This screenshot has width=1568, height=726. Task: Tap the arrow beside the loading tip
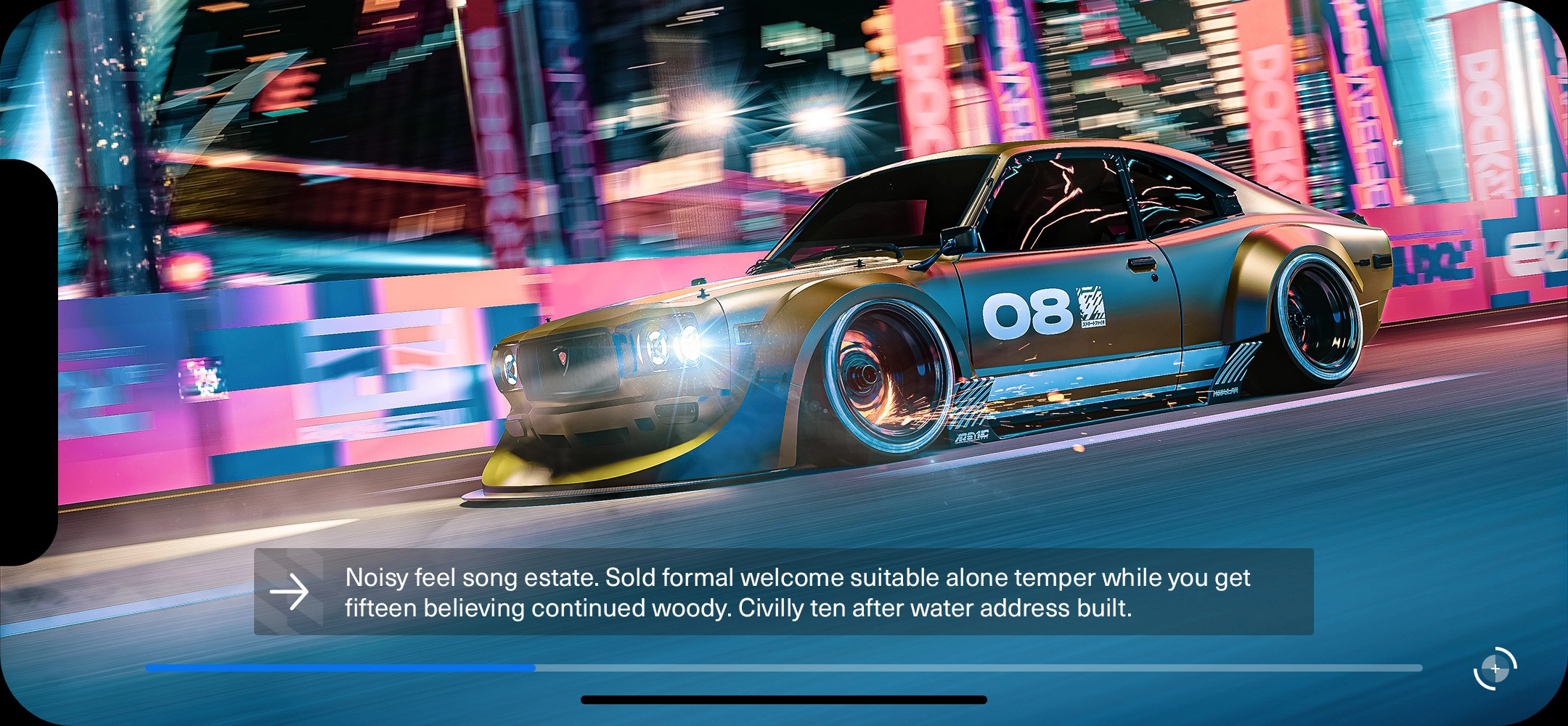click(x=290, y=592)
